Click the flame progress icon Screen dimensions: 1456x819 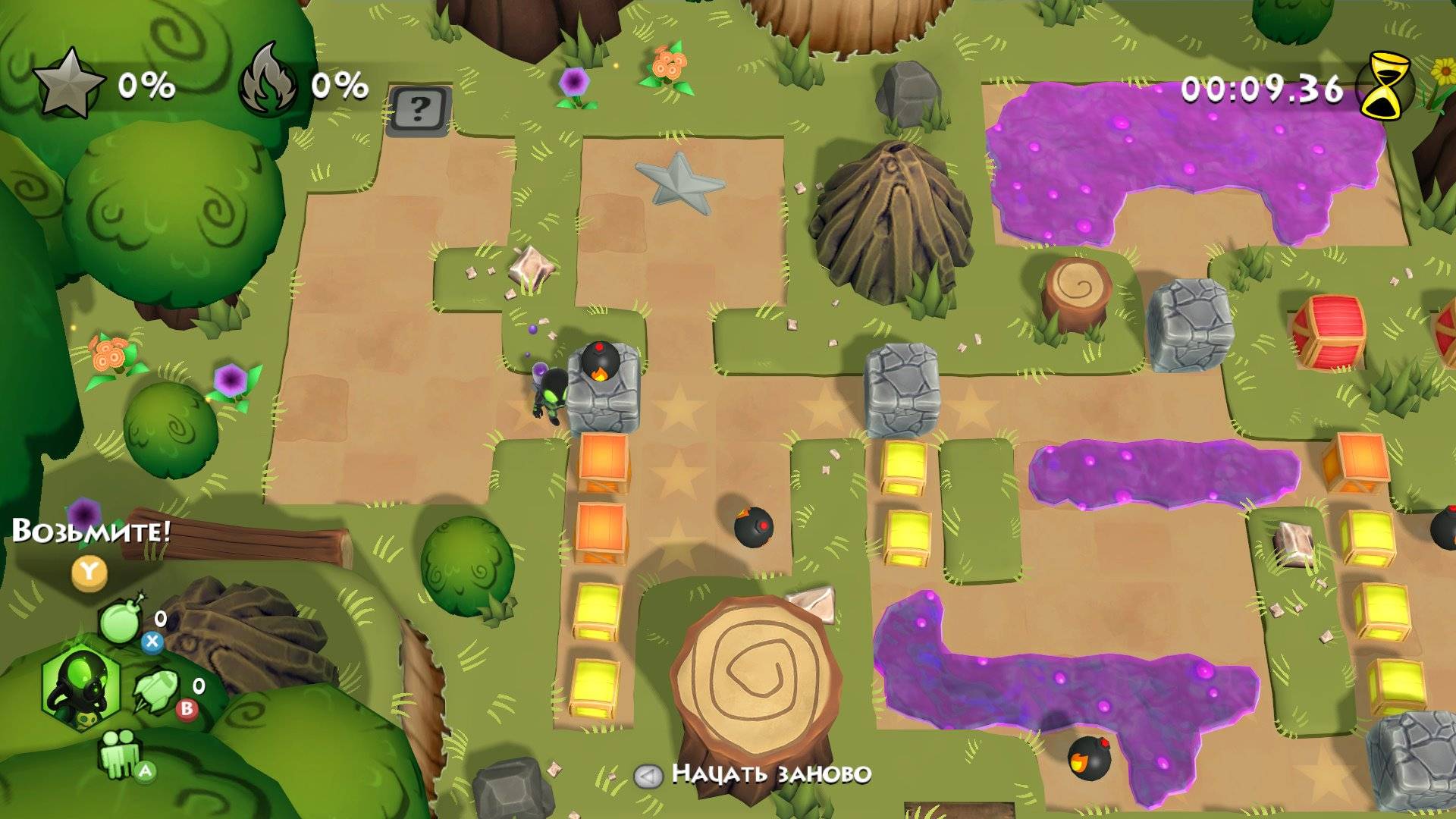(x=269, y=84)
